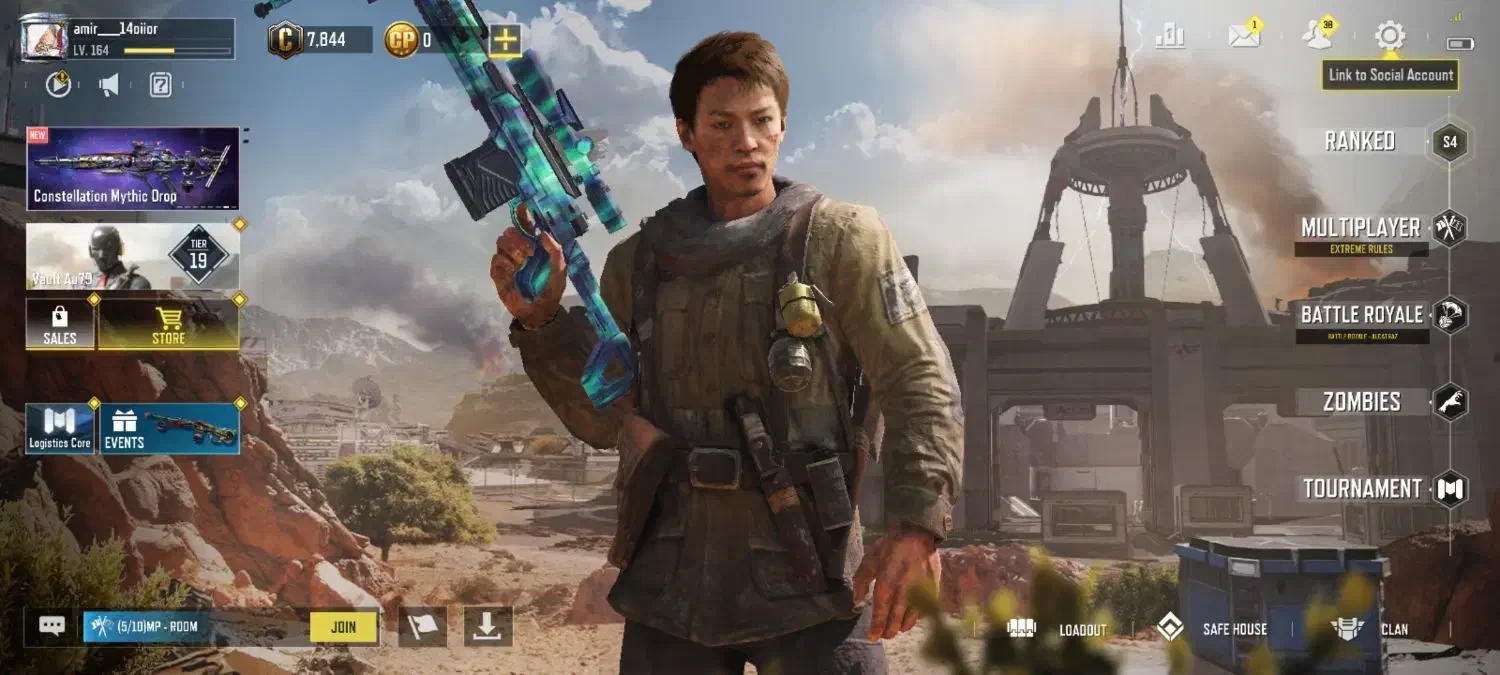
Task: Enter the Zombies mode
Action: click(1362, 402)
